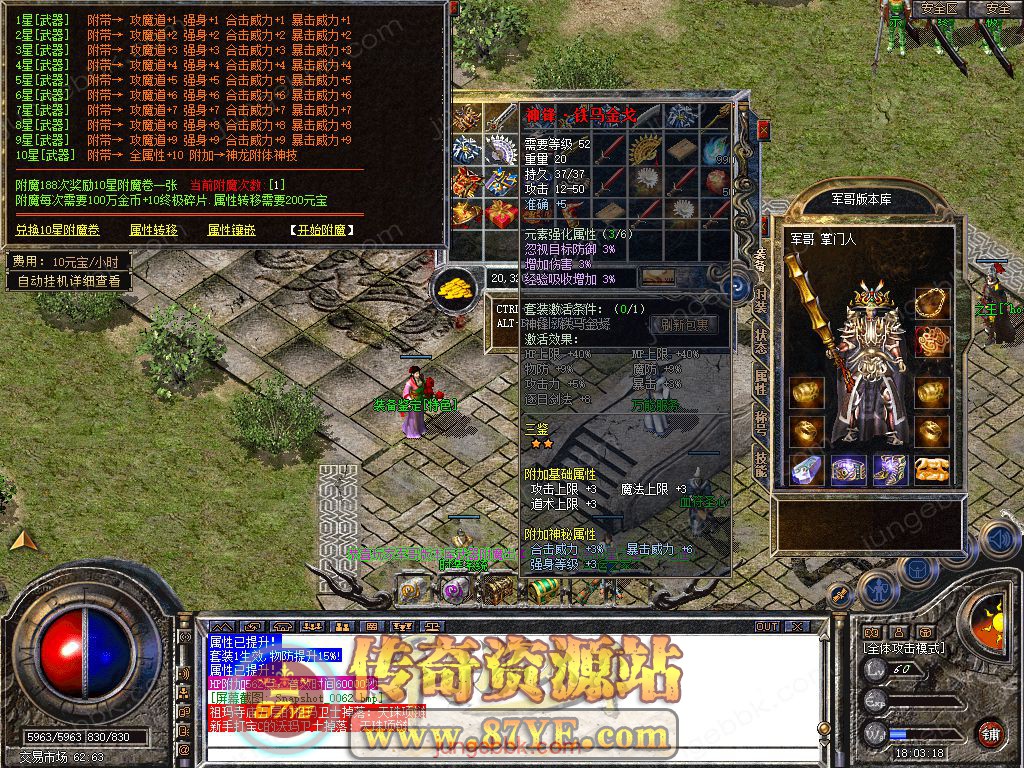Click the 兑换10星附魔卷 exchange link
1024x768 pixels.
(58, 230)
